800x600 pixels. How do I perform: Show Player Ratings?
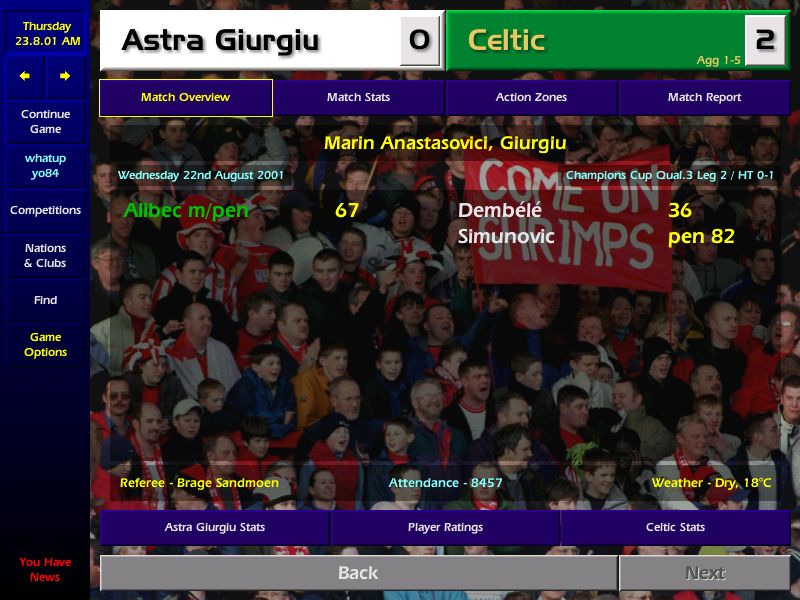coord(445,527)
